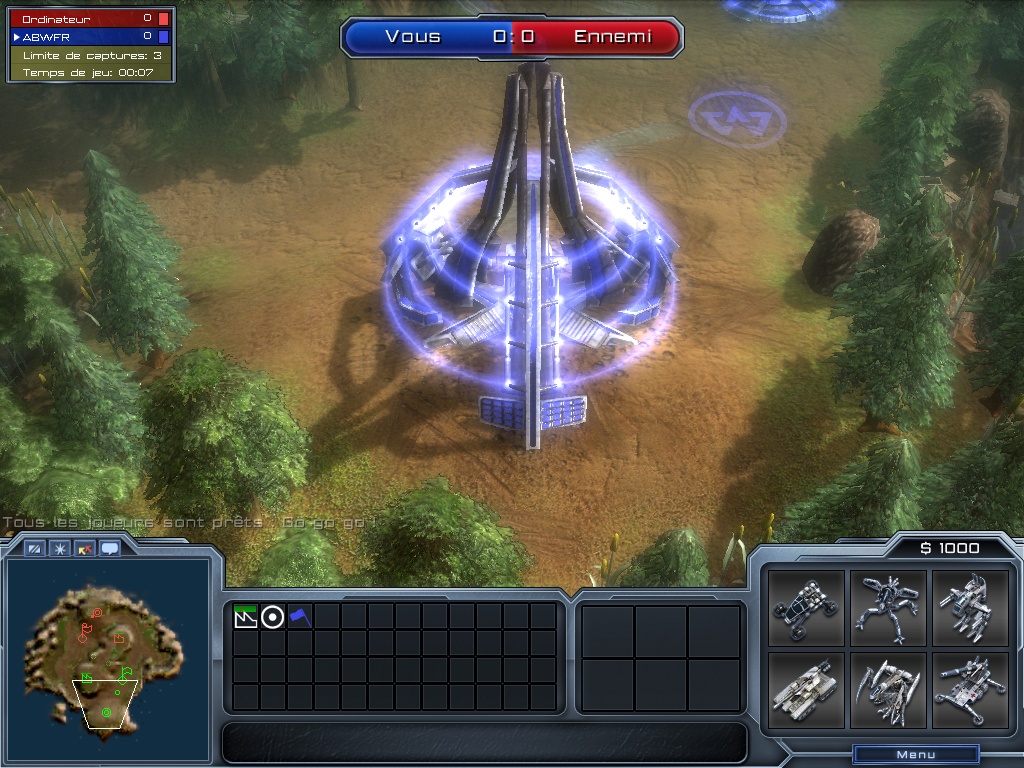Screen dimensions: 1024x768
Task: Build the bladed claw mech unit
Action: pos(888,690)
